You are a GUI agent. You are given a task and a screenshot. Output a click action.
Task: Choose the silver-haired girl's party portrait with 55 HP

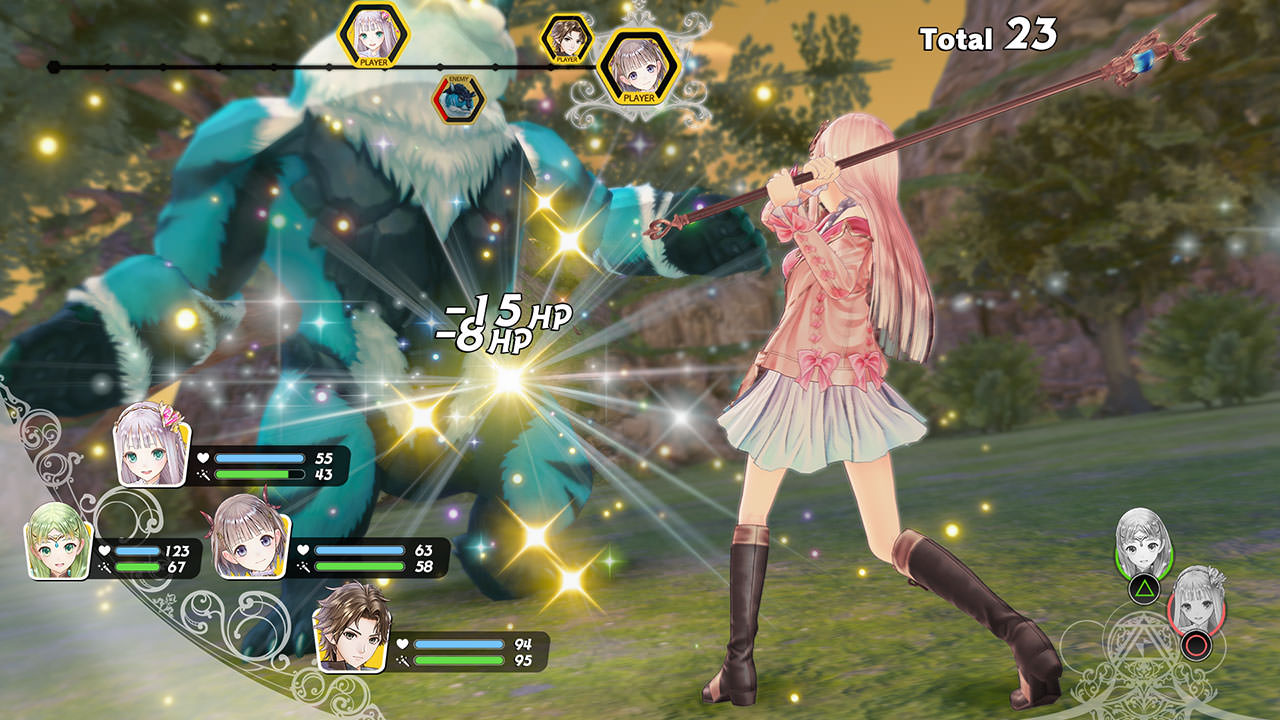coord(152,447)
